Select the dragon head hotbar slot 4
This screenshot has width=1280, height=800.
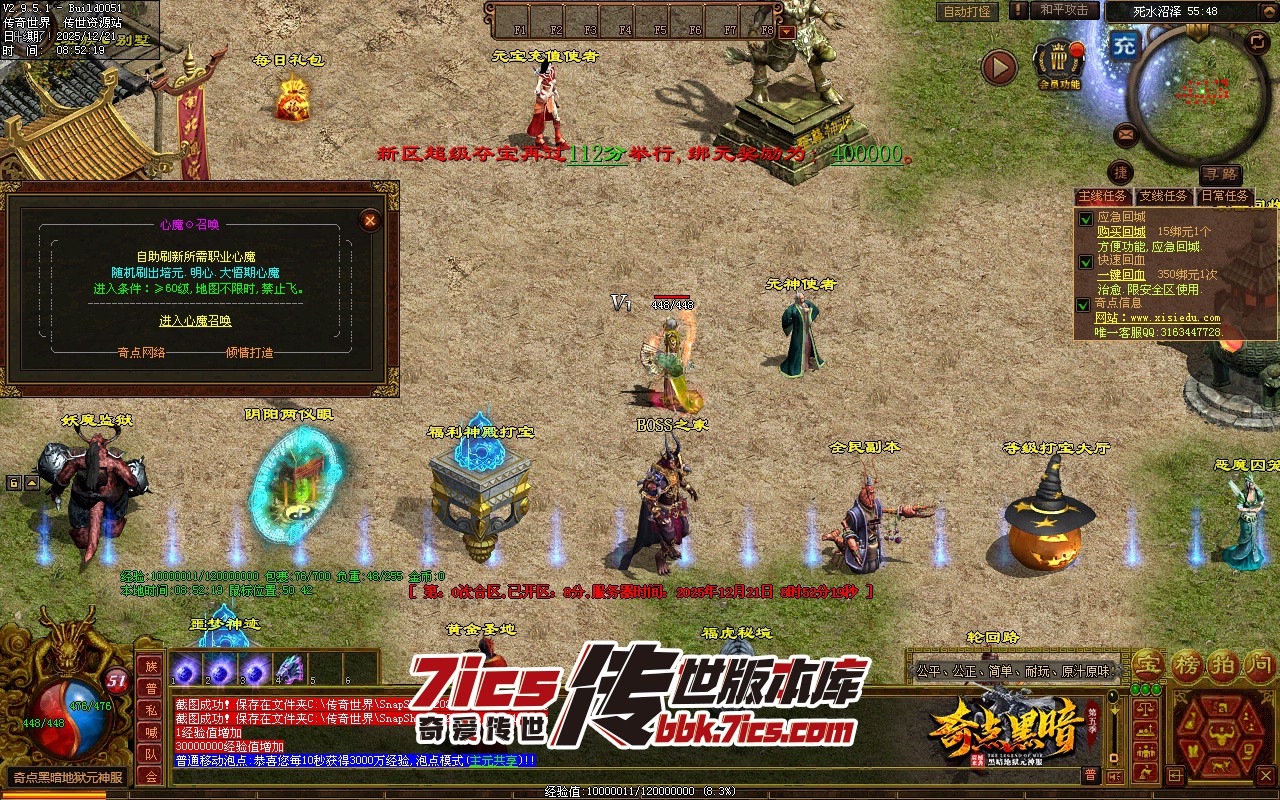[x=289, y=669]
